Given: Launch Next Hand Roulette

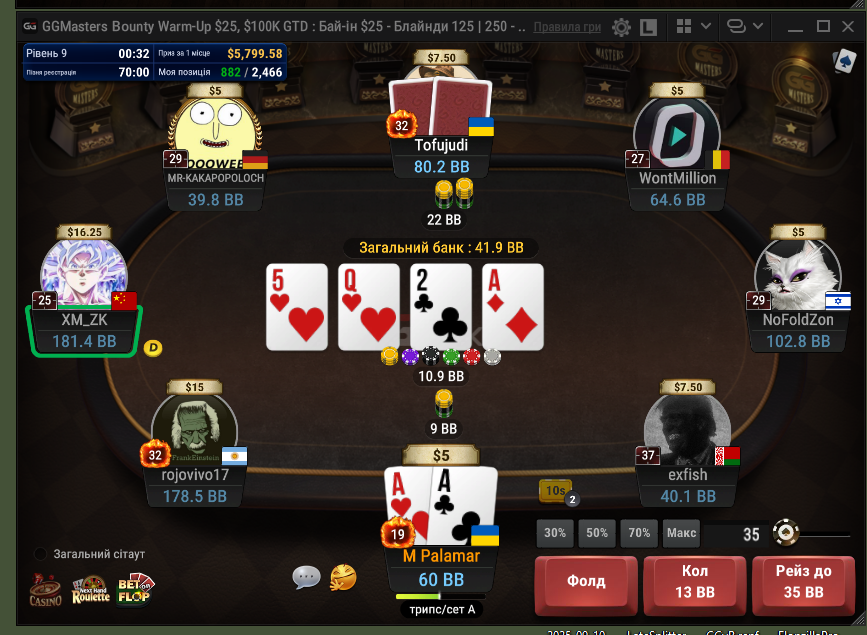Looking at the screenshot, I should coord(90,590).
